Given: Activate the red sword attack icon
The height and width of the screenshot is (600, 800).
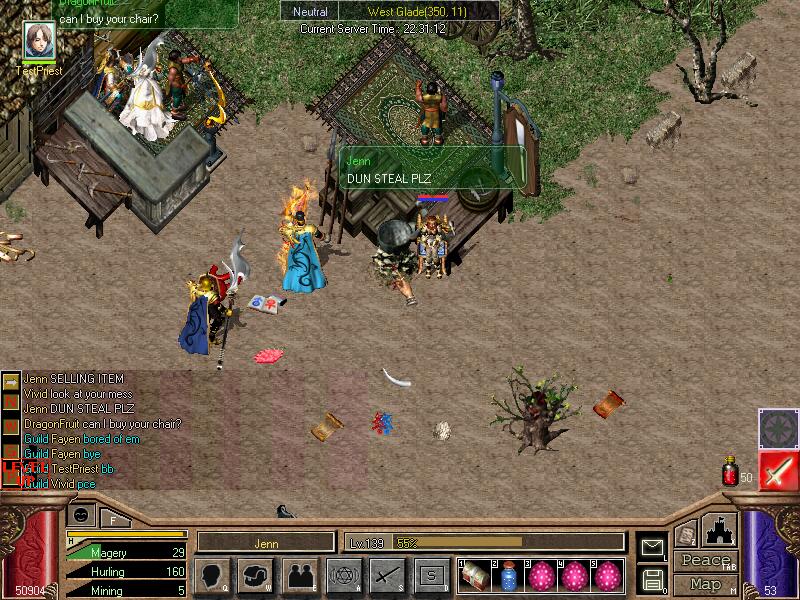Looking at the screenshot, I should [x=777, y=470].
